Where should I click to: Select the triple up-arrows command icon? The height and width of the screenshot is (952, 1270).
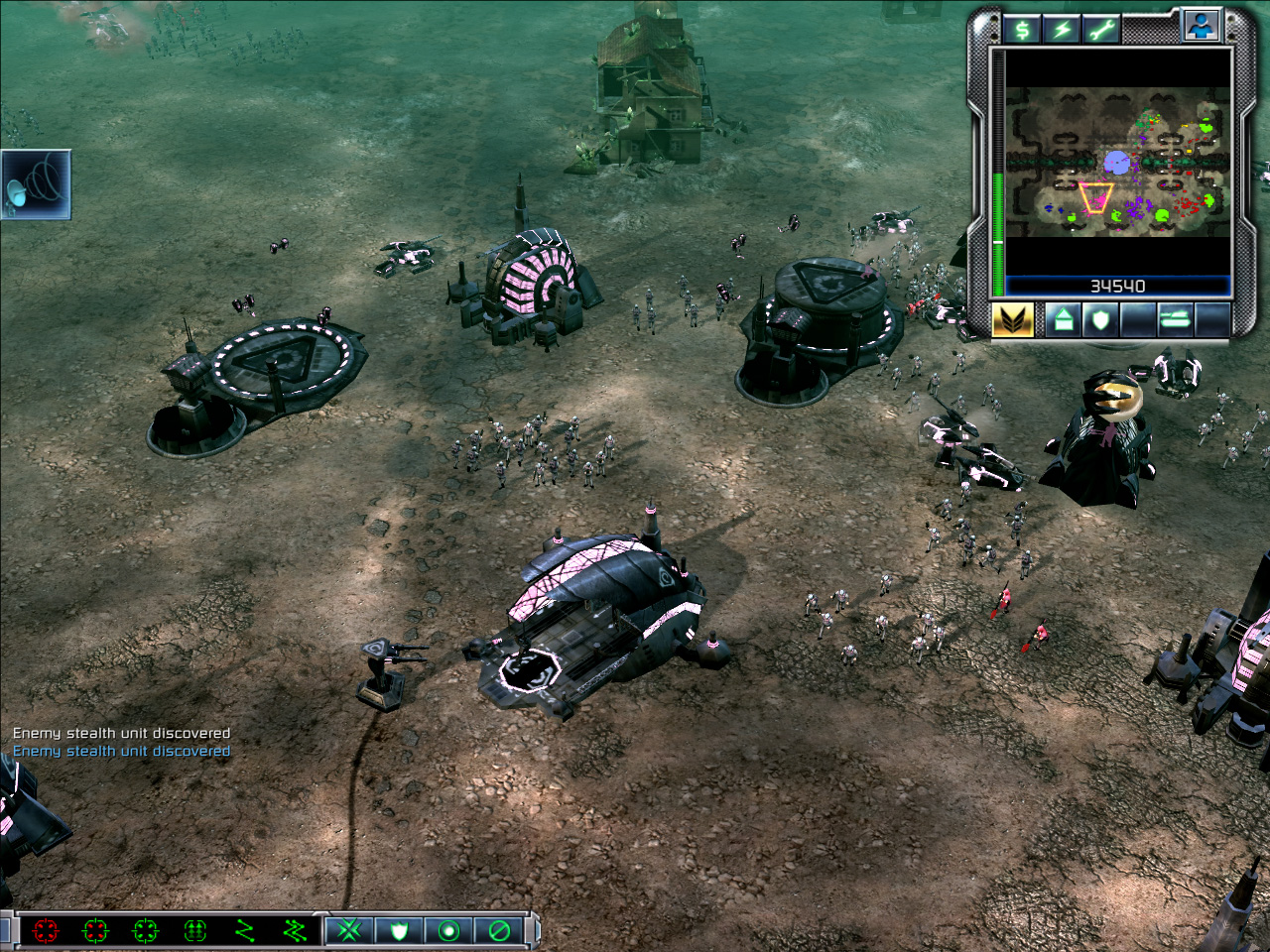(195, 930)
